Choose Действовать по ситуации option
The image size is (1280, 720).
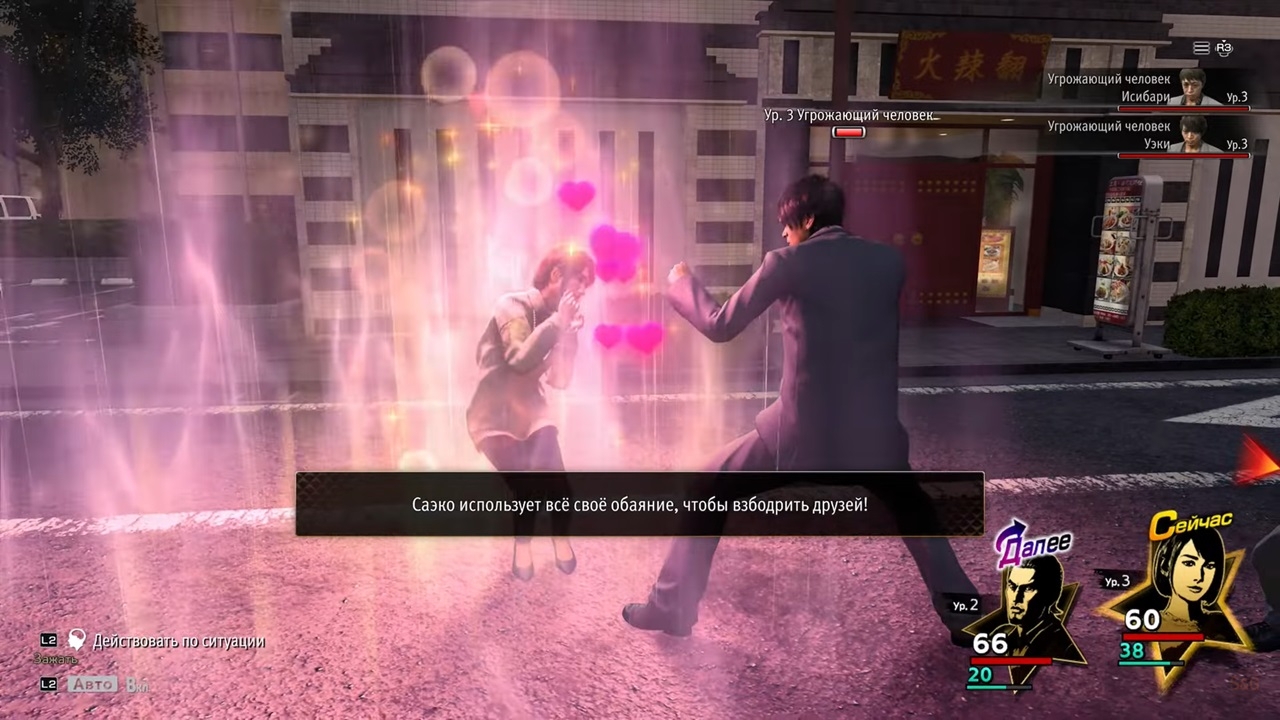click(x=178, y=641)
